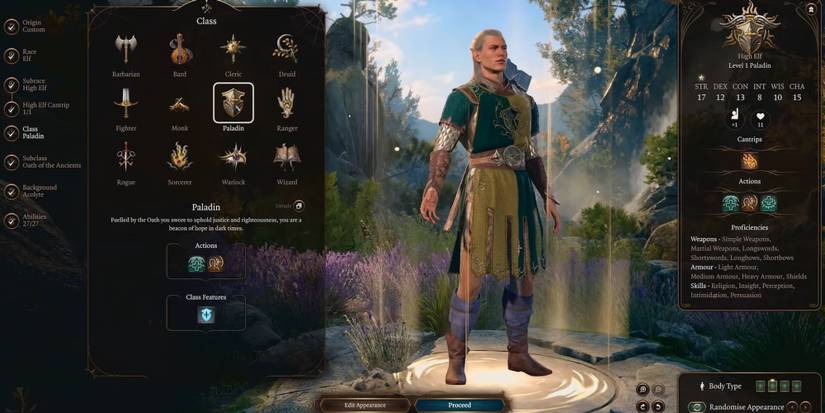This screenshot has width=825, height=413.
Task: Pick the Wizard class
Action: pyautogui.click(x=287, y=156)
